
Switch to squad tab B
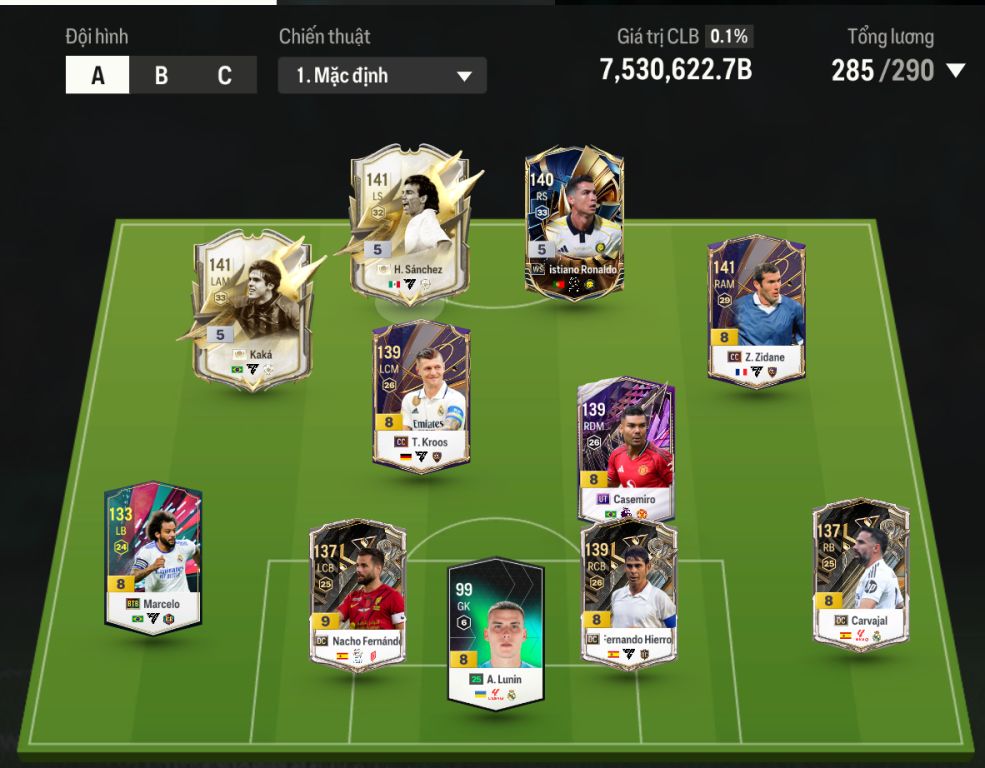(161, 76)
